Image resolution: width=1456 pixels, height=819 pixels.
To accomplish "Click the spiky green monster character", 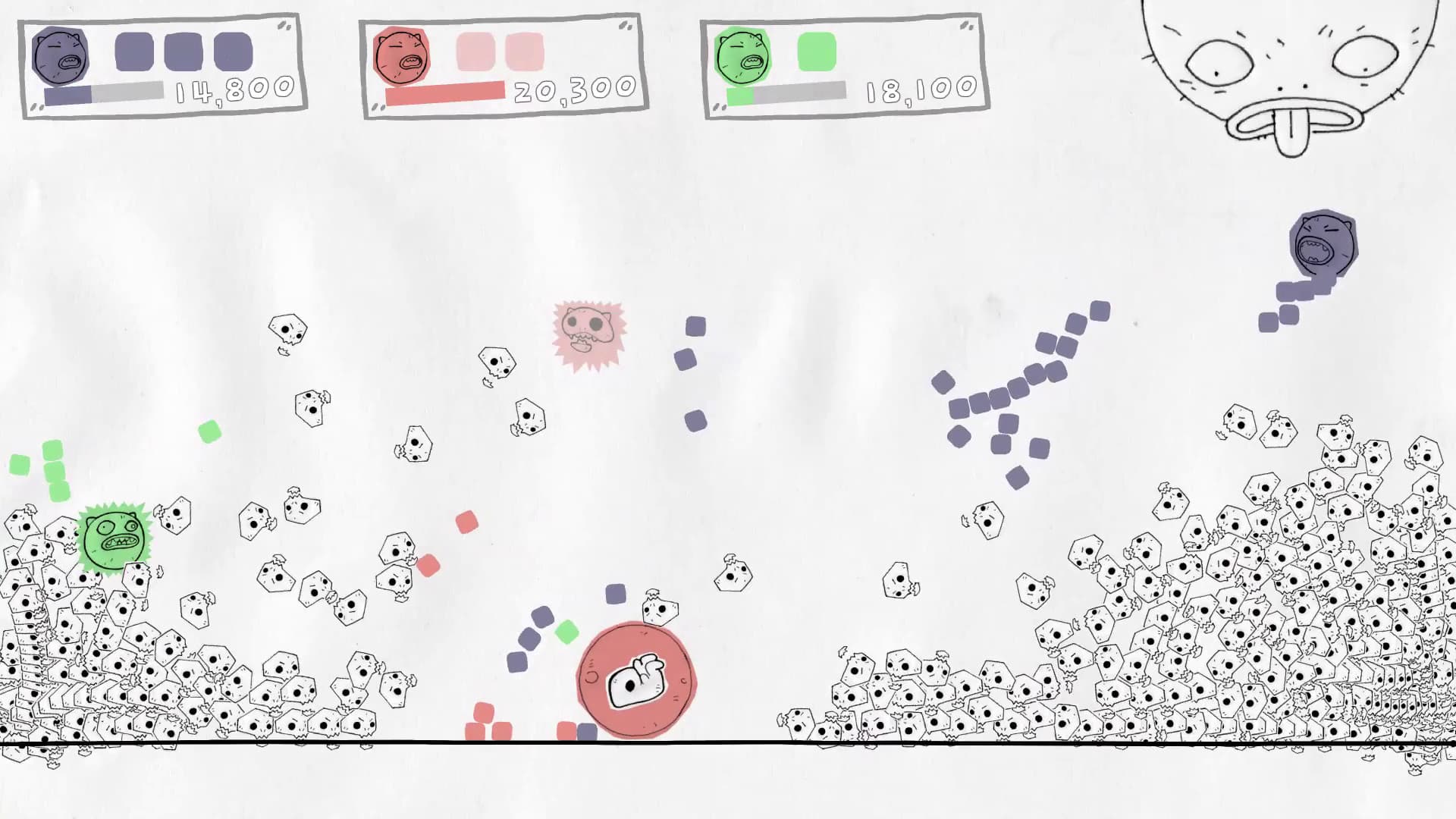I will point(115,538).
